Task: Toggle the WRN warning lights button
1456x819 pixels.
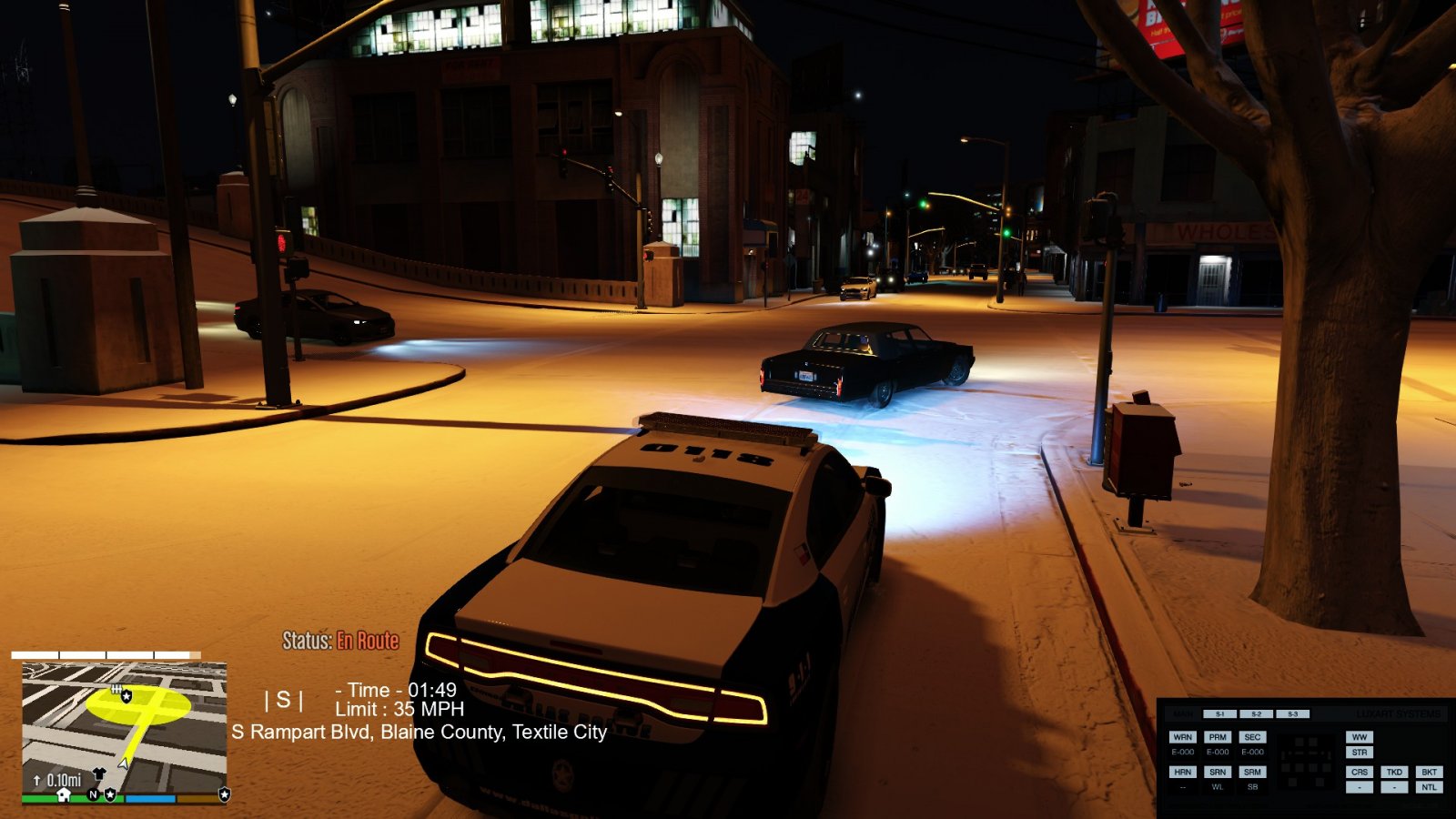Action: pos(1182,737)
